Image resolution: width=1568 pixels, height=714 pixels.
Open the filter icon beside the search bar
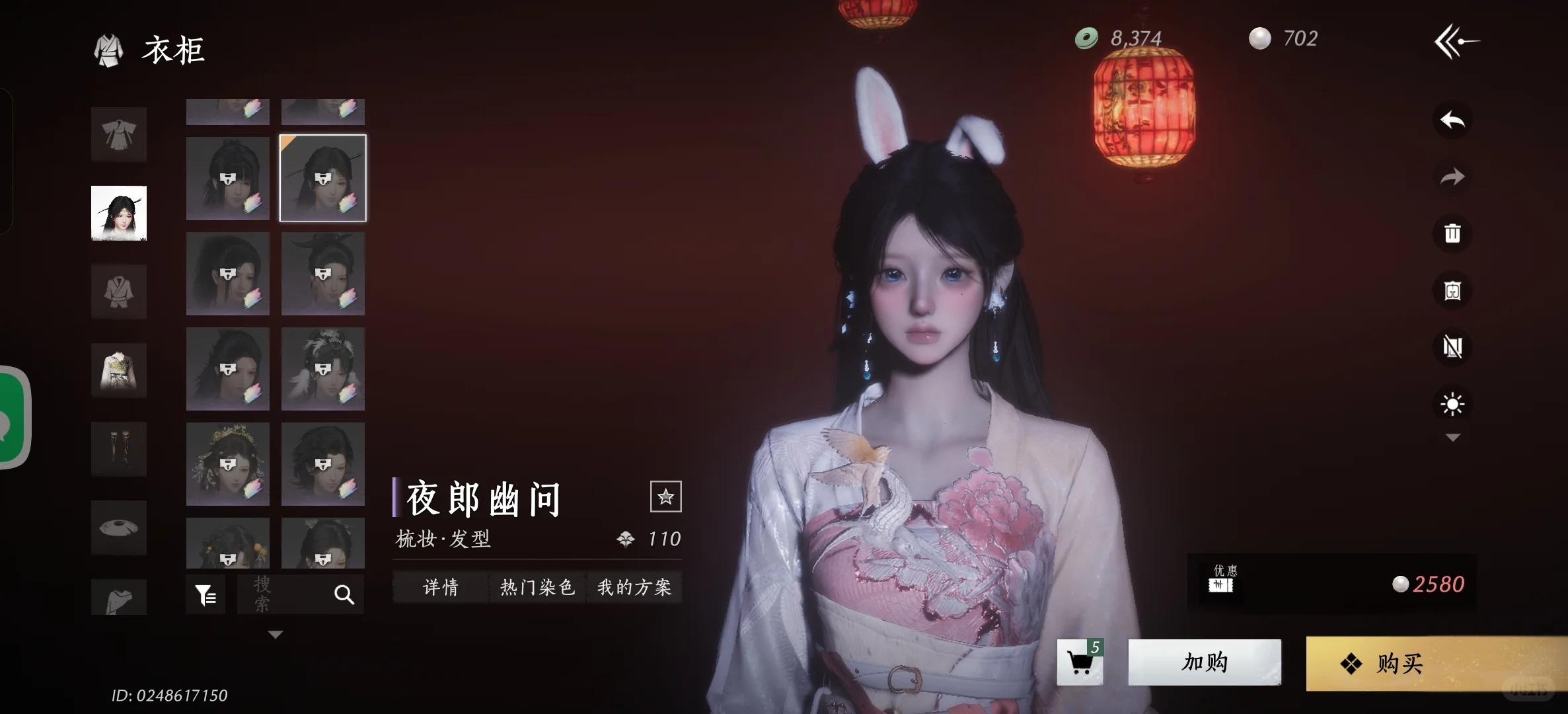[x=205, y=593]
